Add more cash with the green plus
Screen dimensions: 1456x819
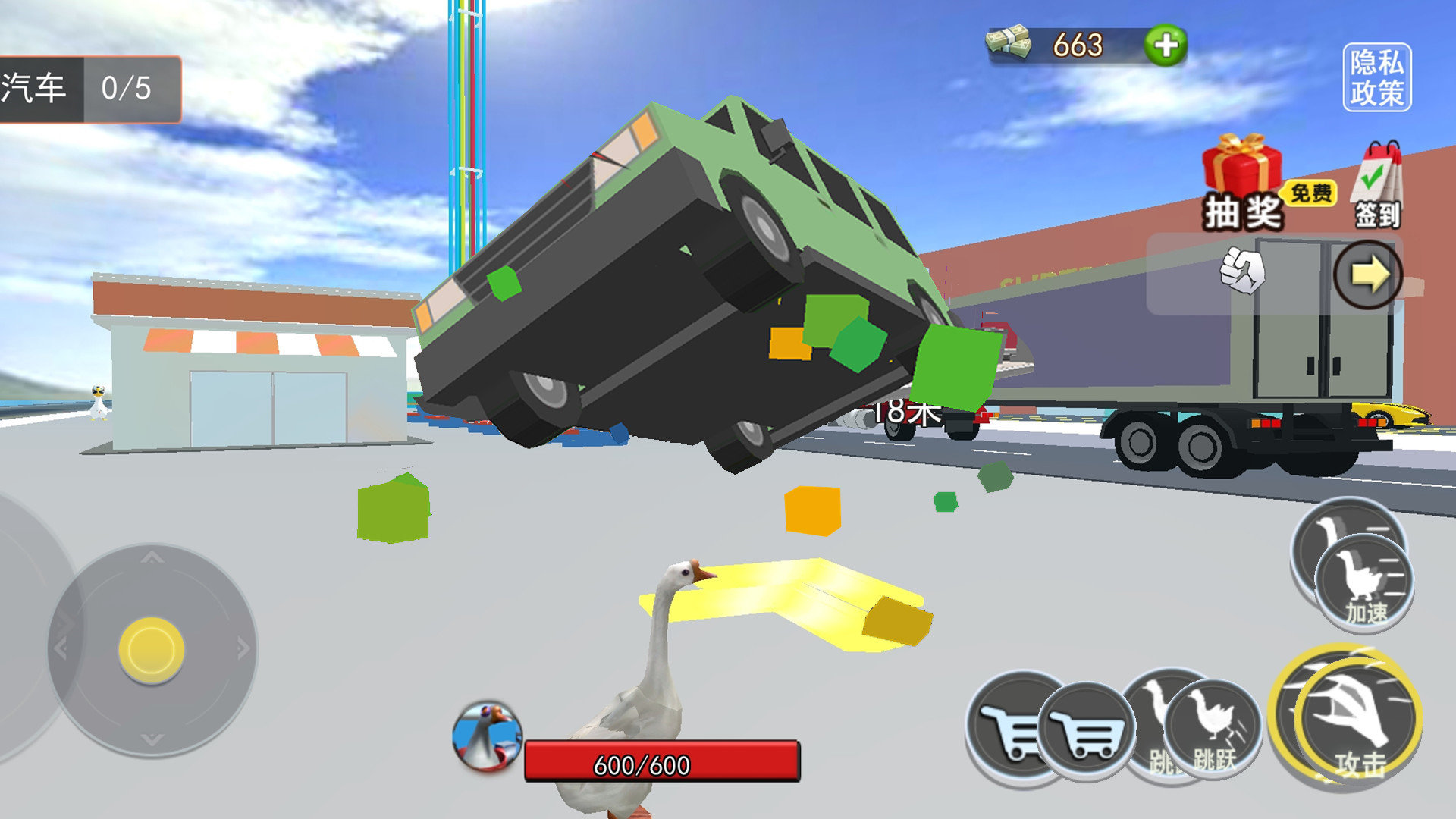1166,45
